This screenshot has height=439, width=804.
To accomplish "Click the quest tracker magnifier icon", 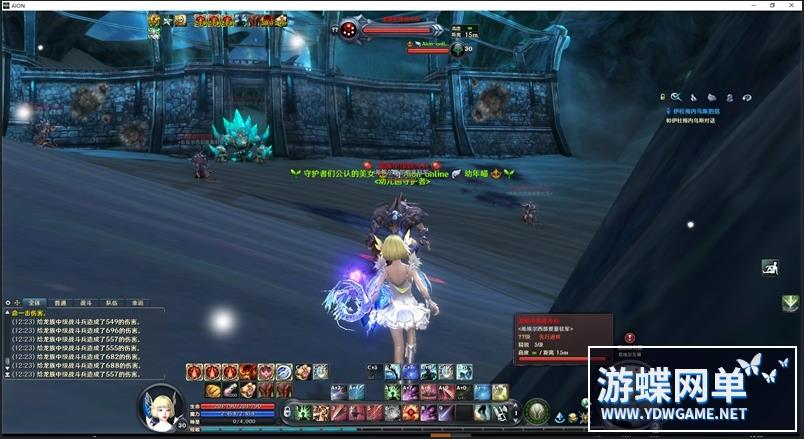I will (x=675, y=97).
